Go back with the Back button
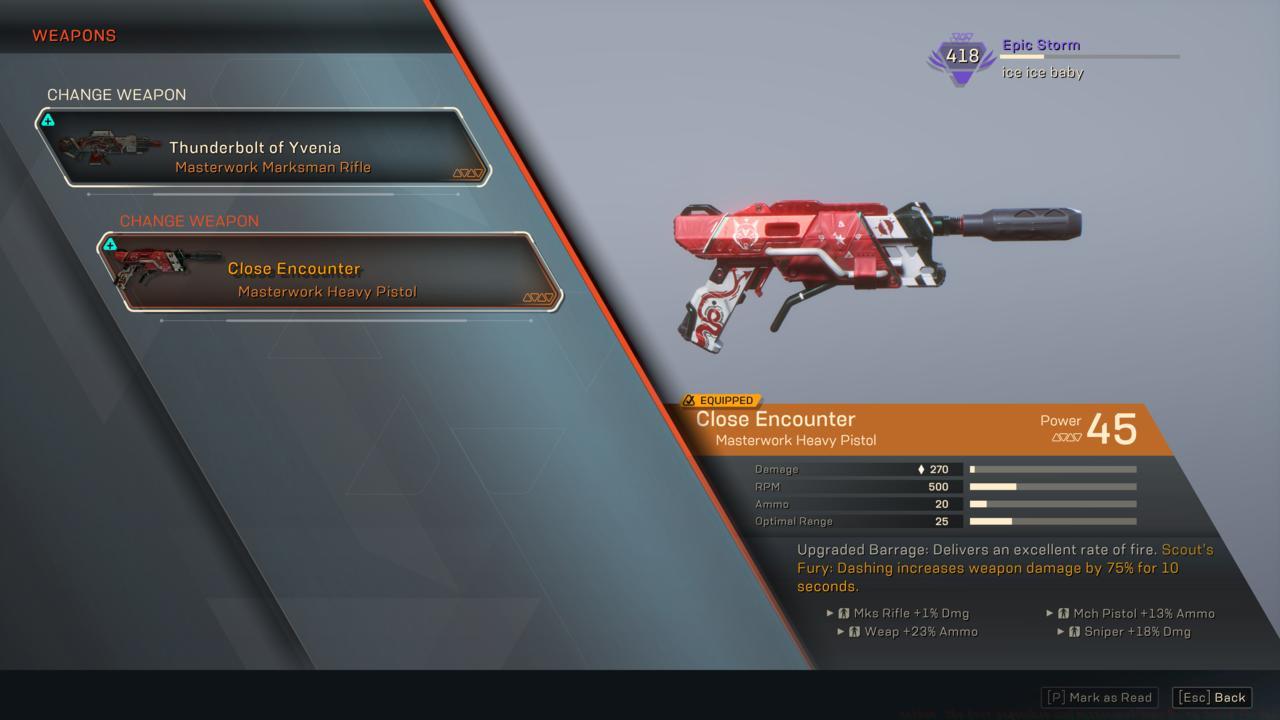The width and height of the screenshot is (1280, 720). click(x=1212, y=697)
